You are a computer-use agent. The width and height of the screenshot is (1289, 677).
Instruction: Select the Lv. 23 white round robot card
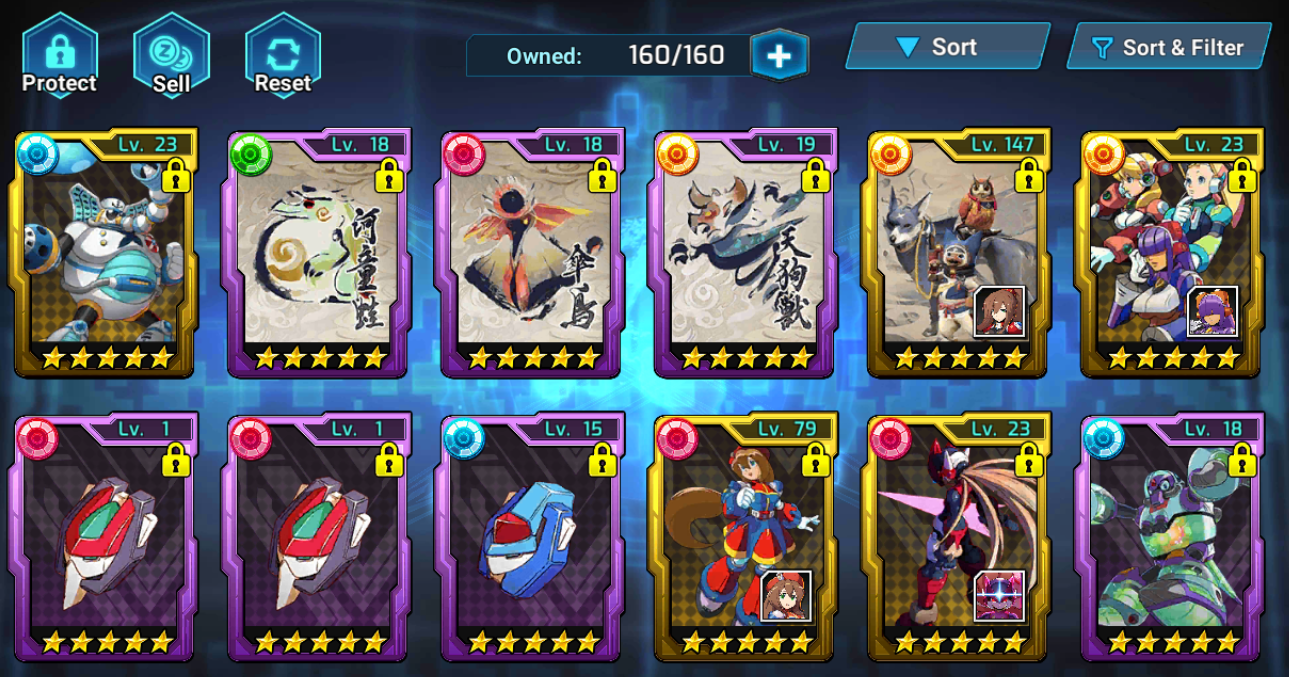pyautogui.click(x=105, y=255)
